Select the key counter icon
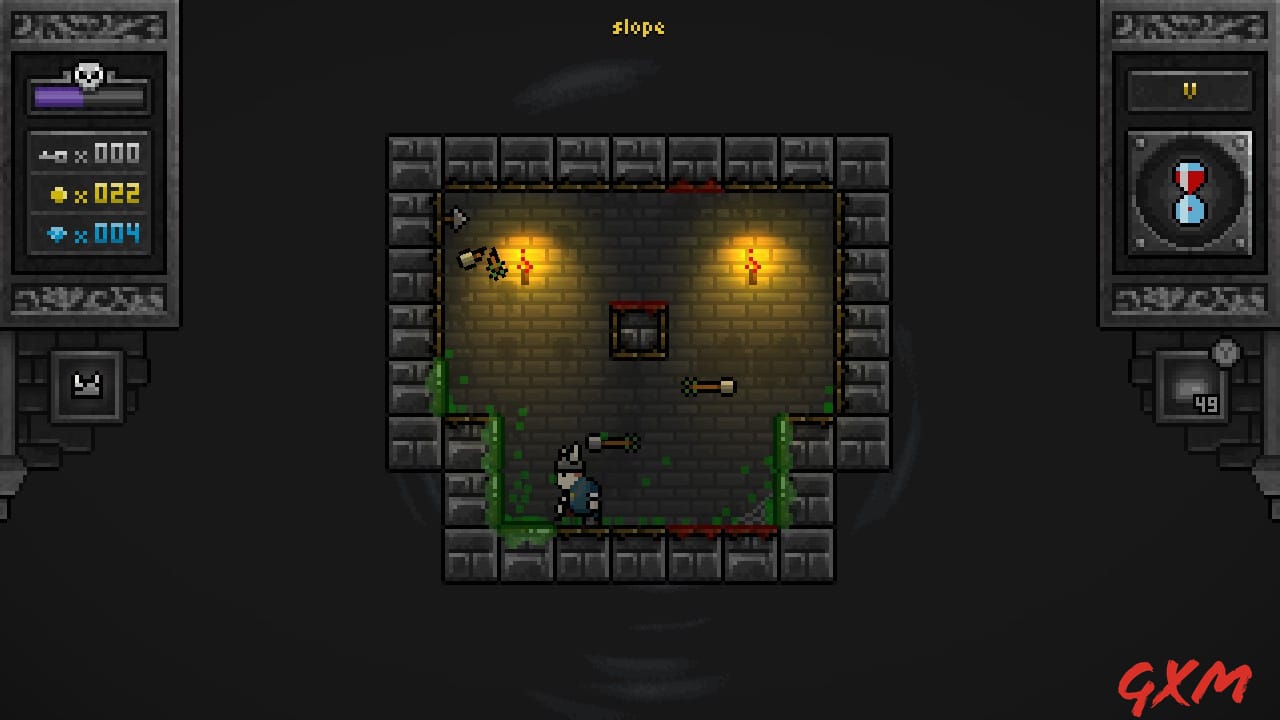Viewport: 1280px width, 720px height. pyautogui.click(x=49, y=153)
